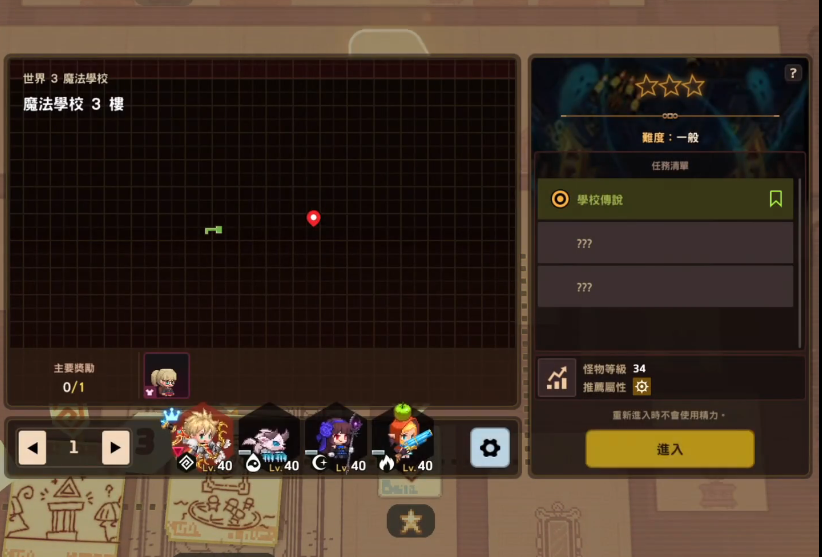Screen dimensions: 822x557
Task: Go to next team with right arrow
Action: [x=115, y=447]
